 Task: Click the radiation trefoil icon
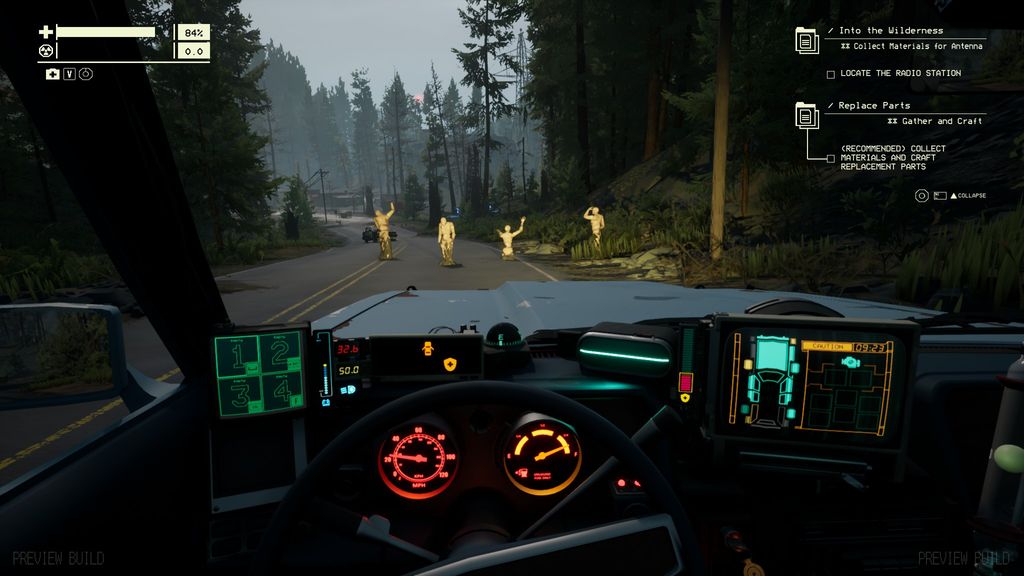[x=45, y=50]
